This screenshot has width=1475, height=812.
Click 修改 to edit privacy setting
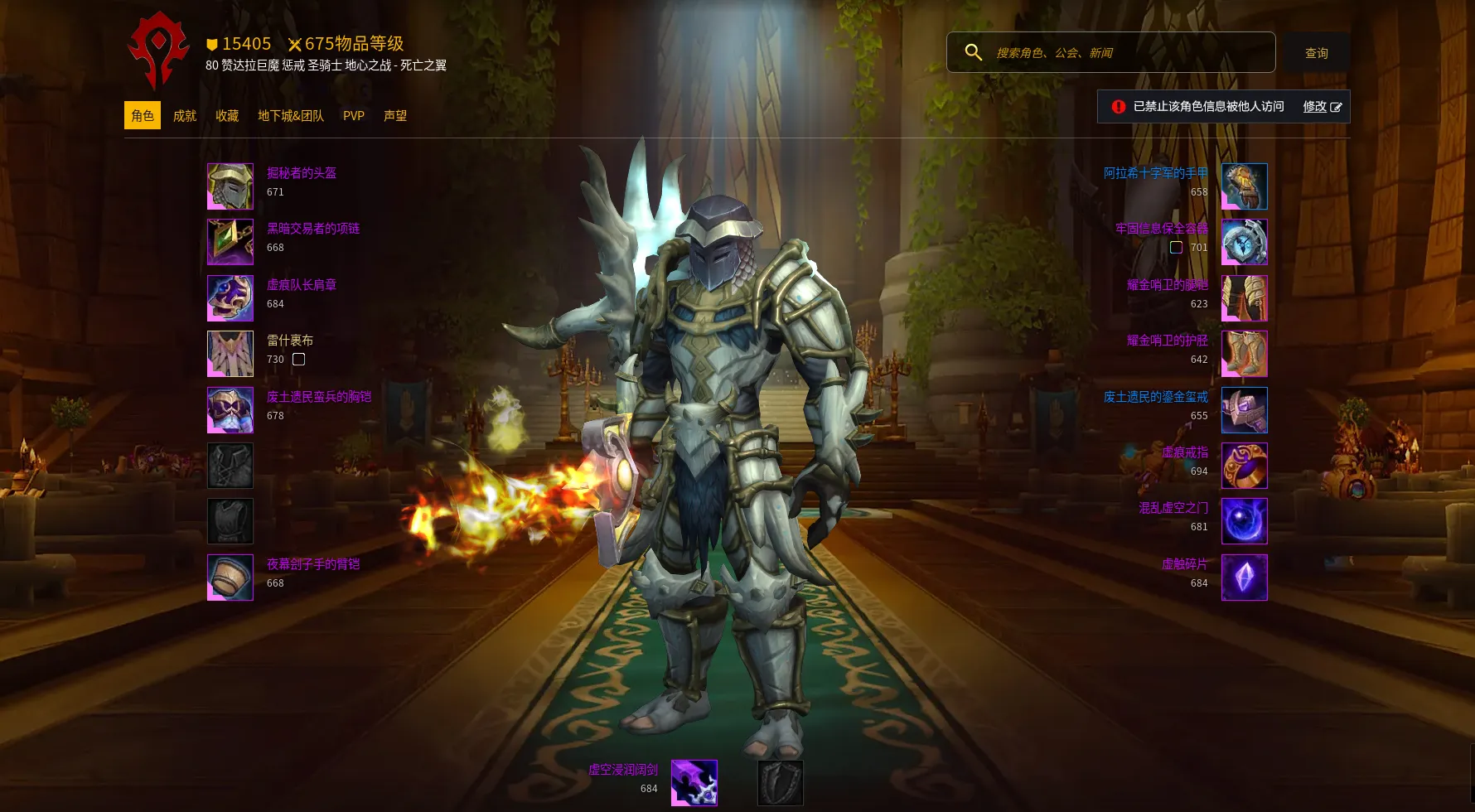1322,107
